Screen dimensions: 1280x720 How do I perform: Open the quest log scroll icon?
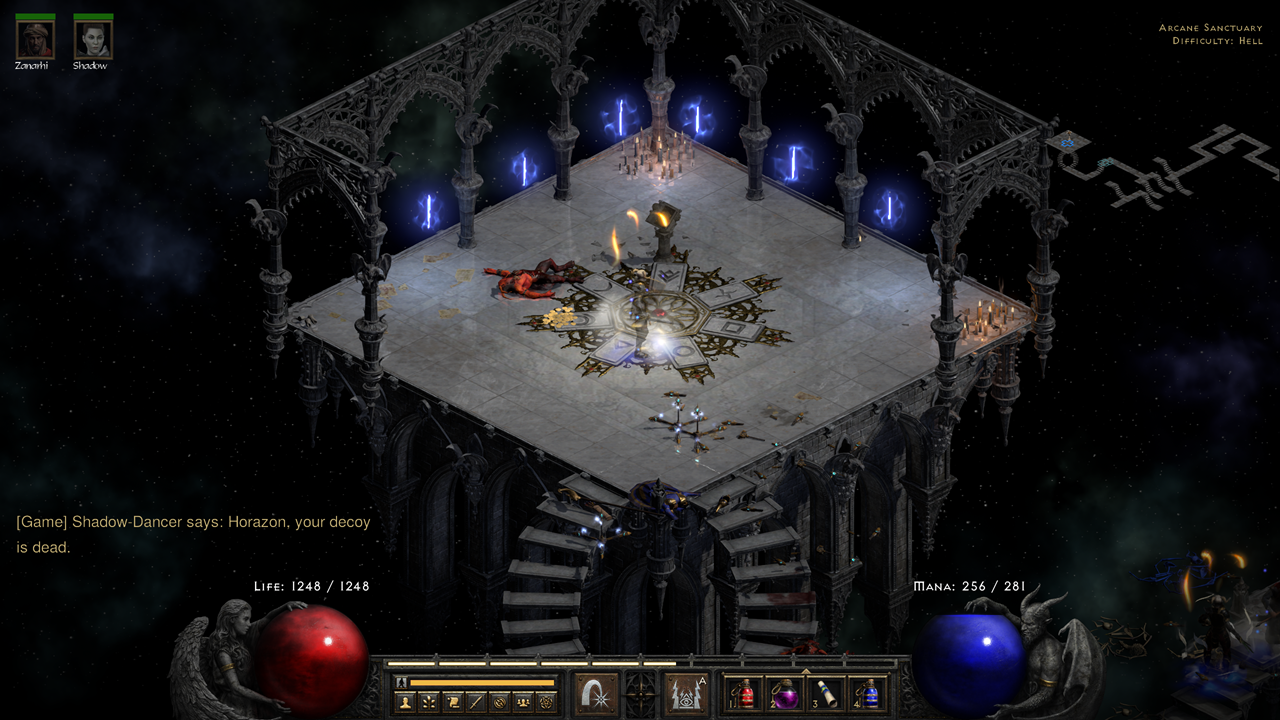click(x=452, y=700)
